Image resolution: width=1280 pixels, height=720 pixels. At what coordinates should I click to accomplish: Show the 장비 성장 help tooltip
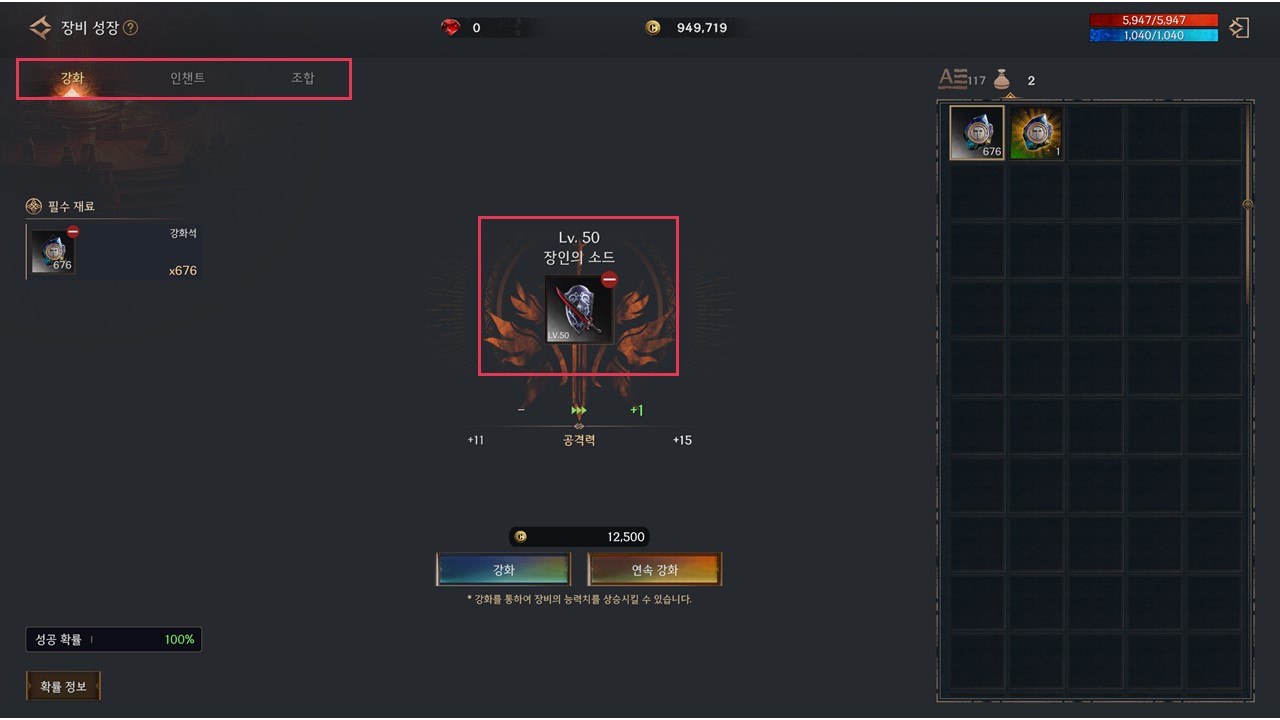pyautogui.click(x=130, y=28)
